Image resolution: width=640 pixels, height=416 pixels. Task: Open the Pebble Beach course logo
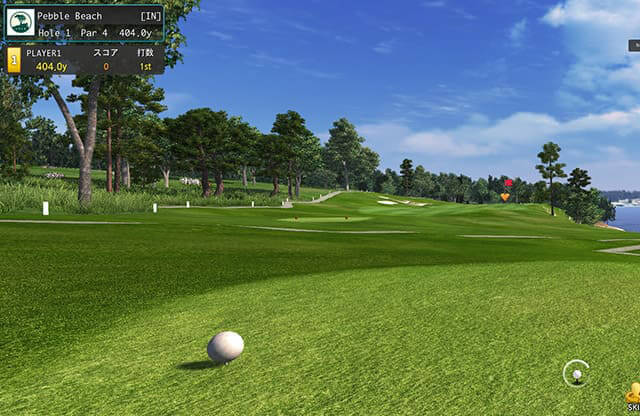pos(19,23)
